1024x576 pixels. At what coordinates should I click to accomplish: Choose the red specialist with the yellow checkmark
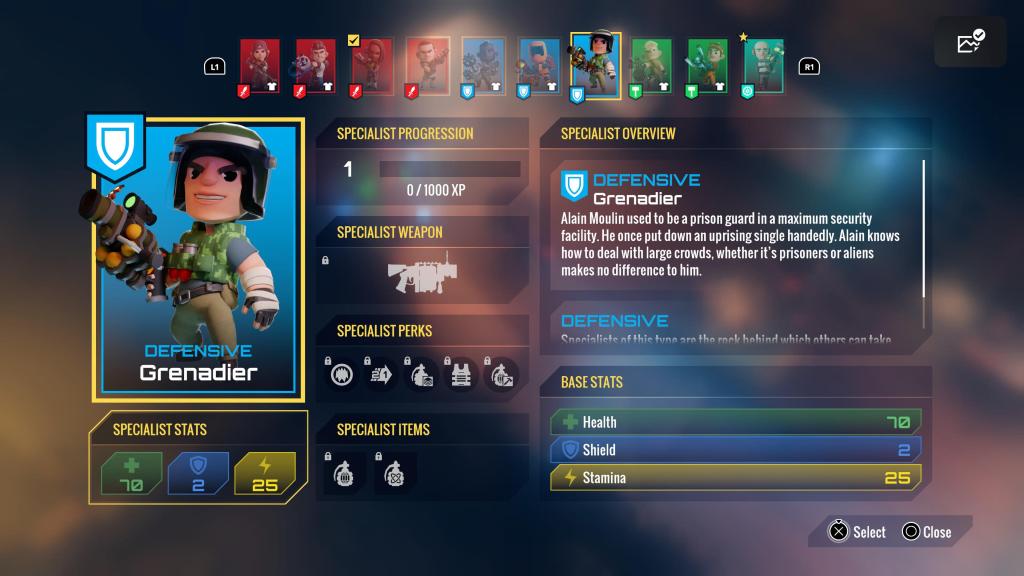tap(370, 66)
